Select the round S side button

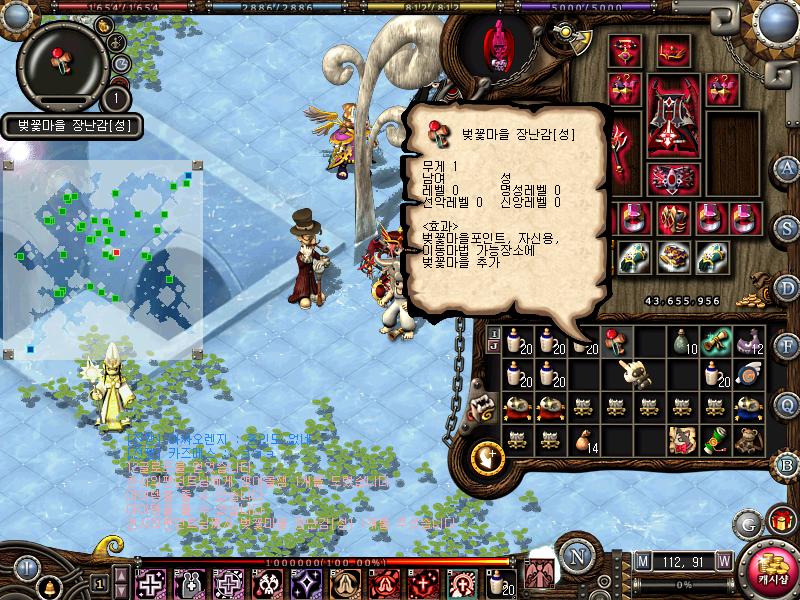click(787, 227)
